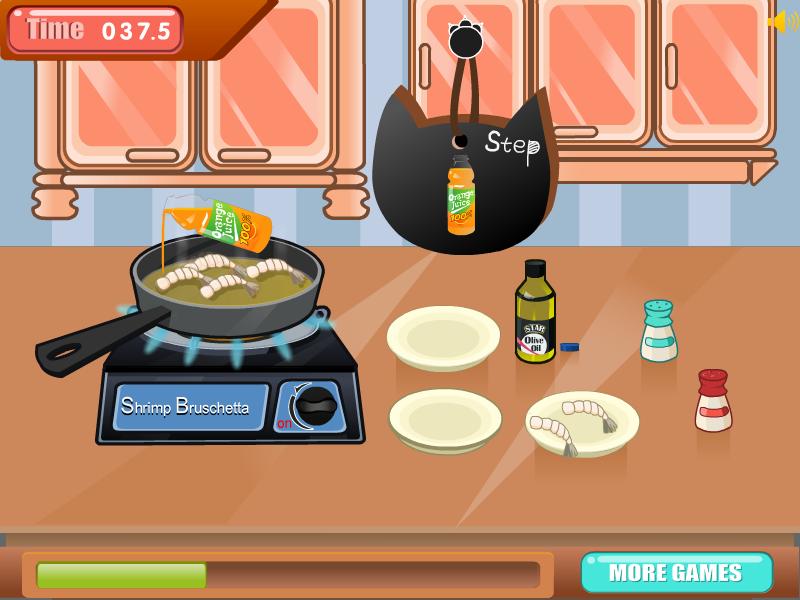Viewport: 800px width, 600px height.
Task: Toggle the sound speaker icon
Action: (781, 22)
